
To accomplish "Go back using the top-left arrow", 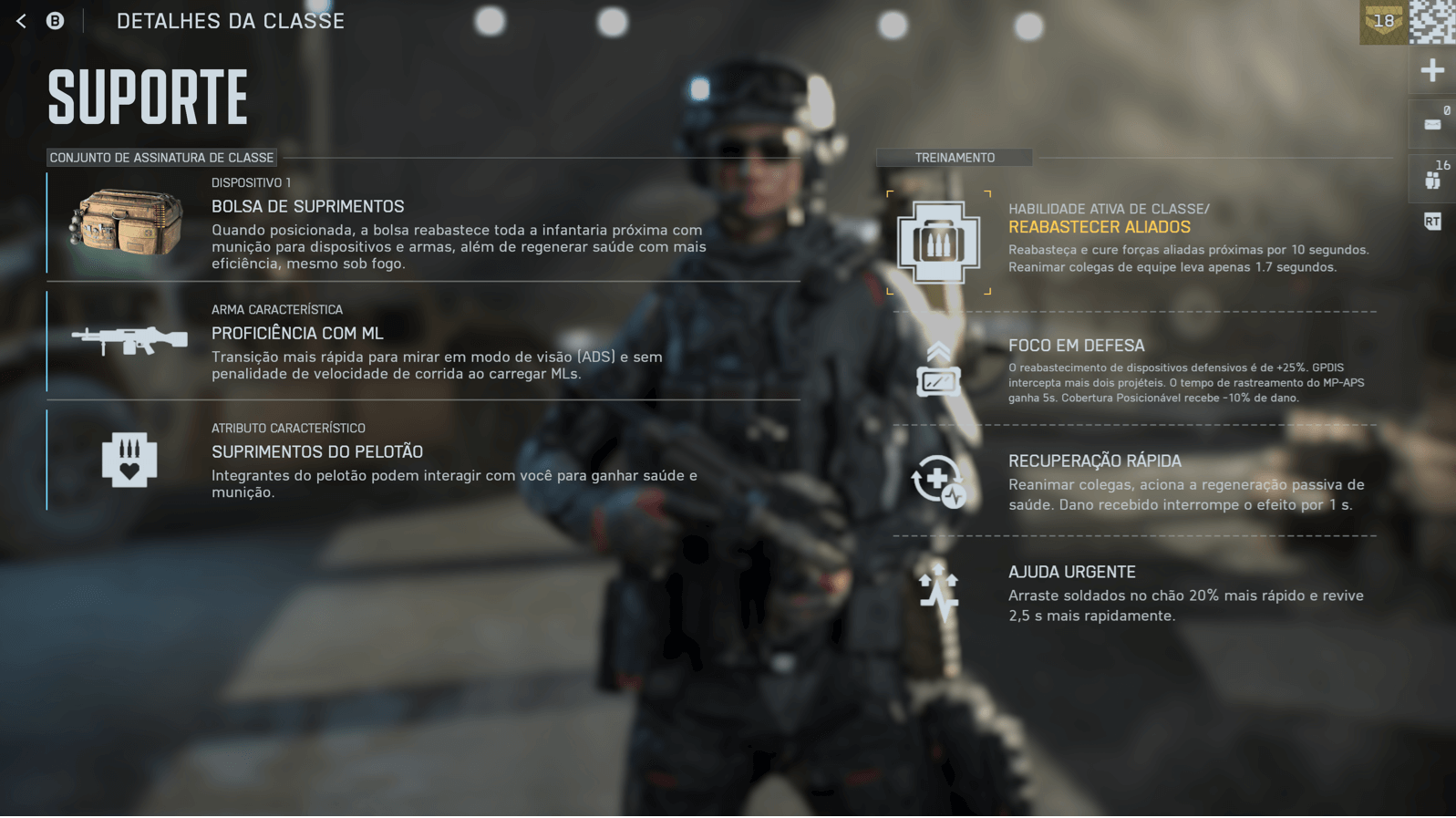I will 21,21.
